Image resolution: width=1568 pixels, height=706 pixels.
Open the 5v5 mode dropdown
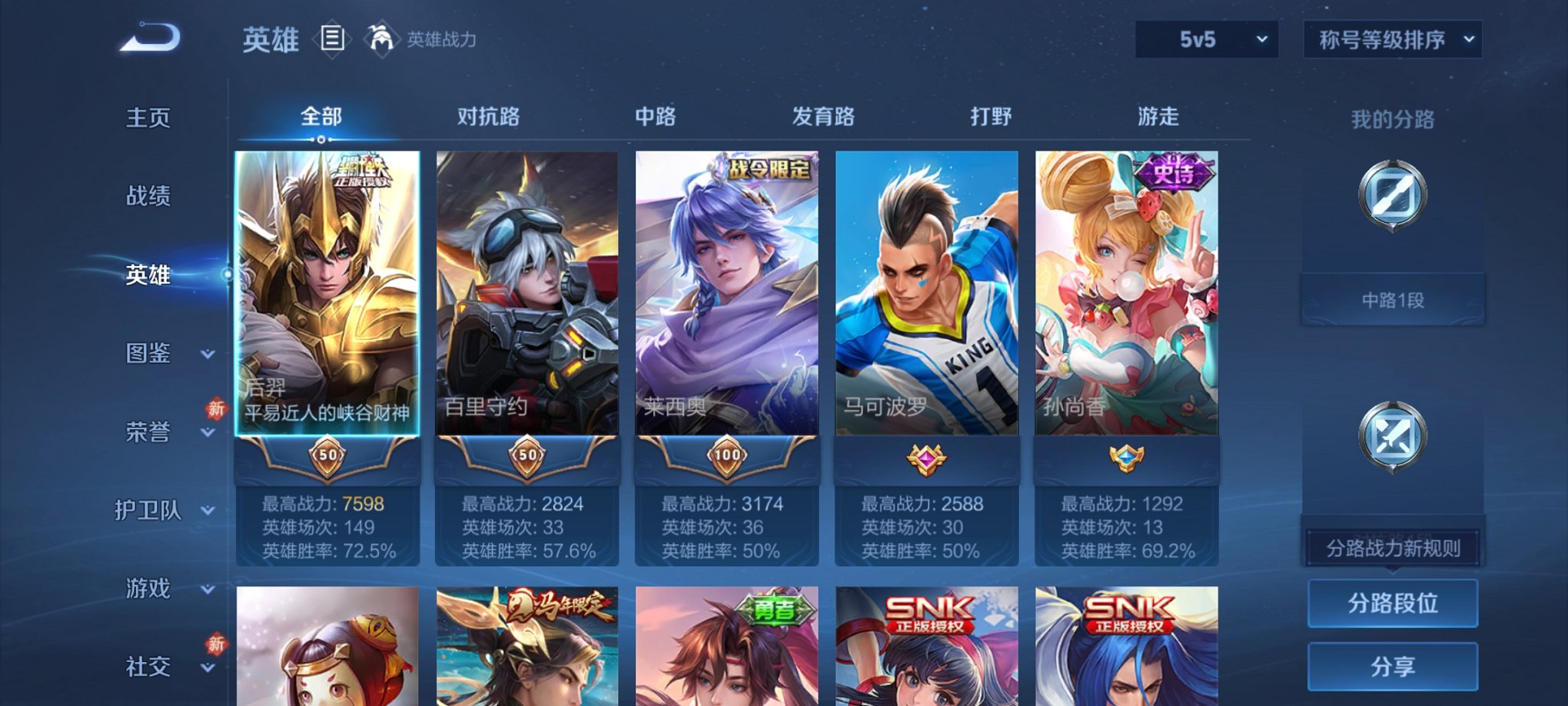[x=1205, y=38]
